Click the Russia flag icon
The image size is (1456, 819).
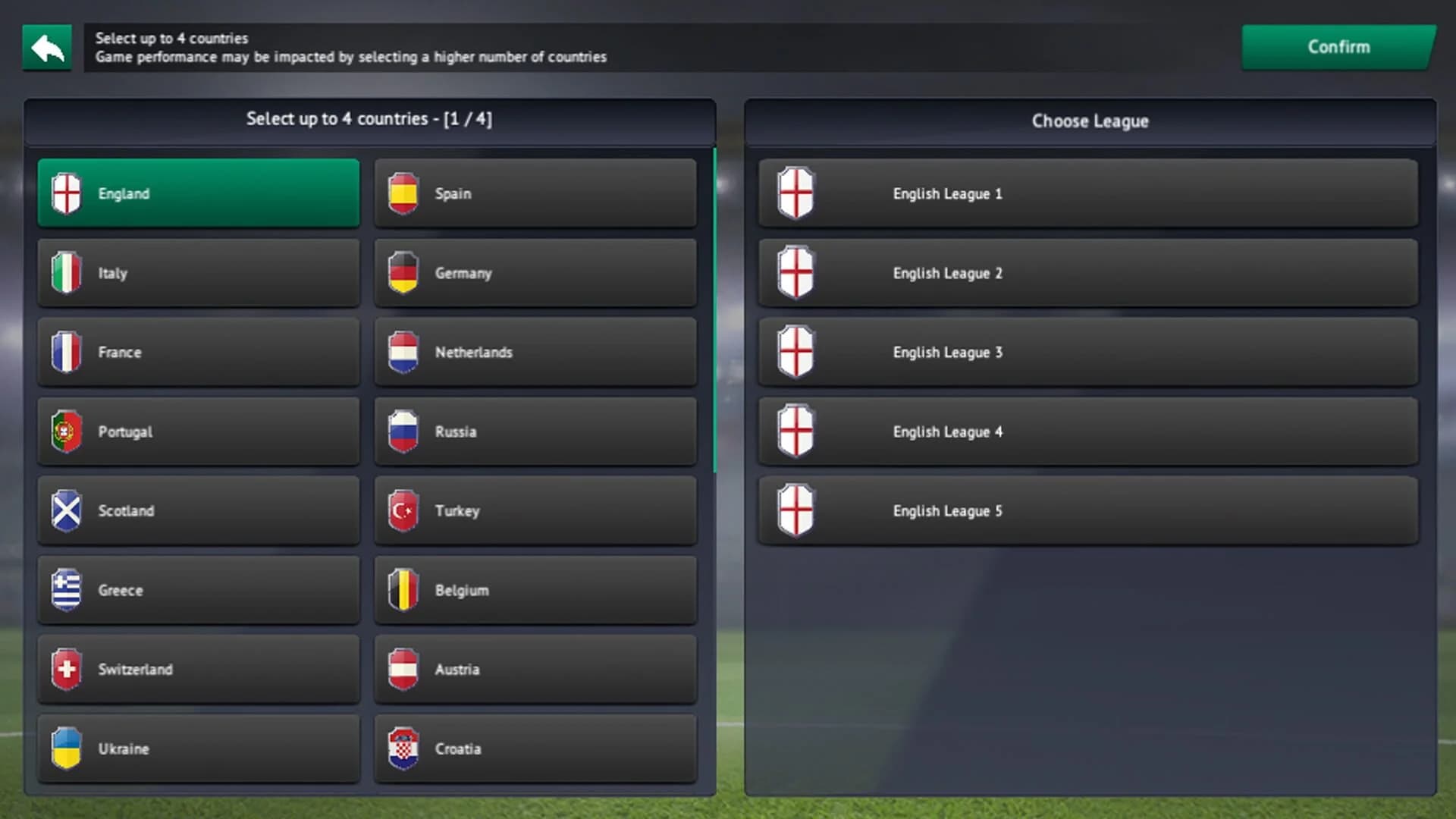click(404, 431)
